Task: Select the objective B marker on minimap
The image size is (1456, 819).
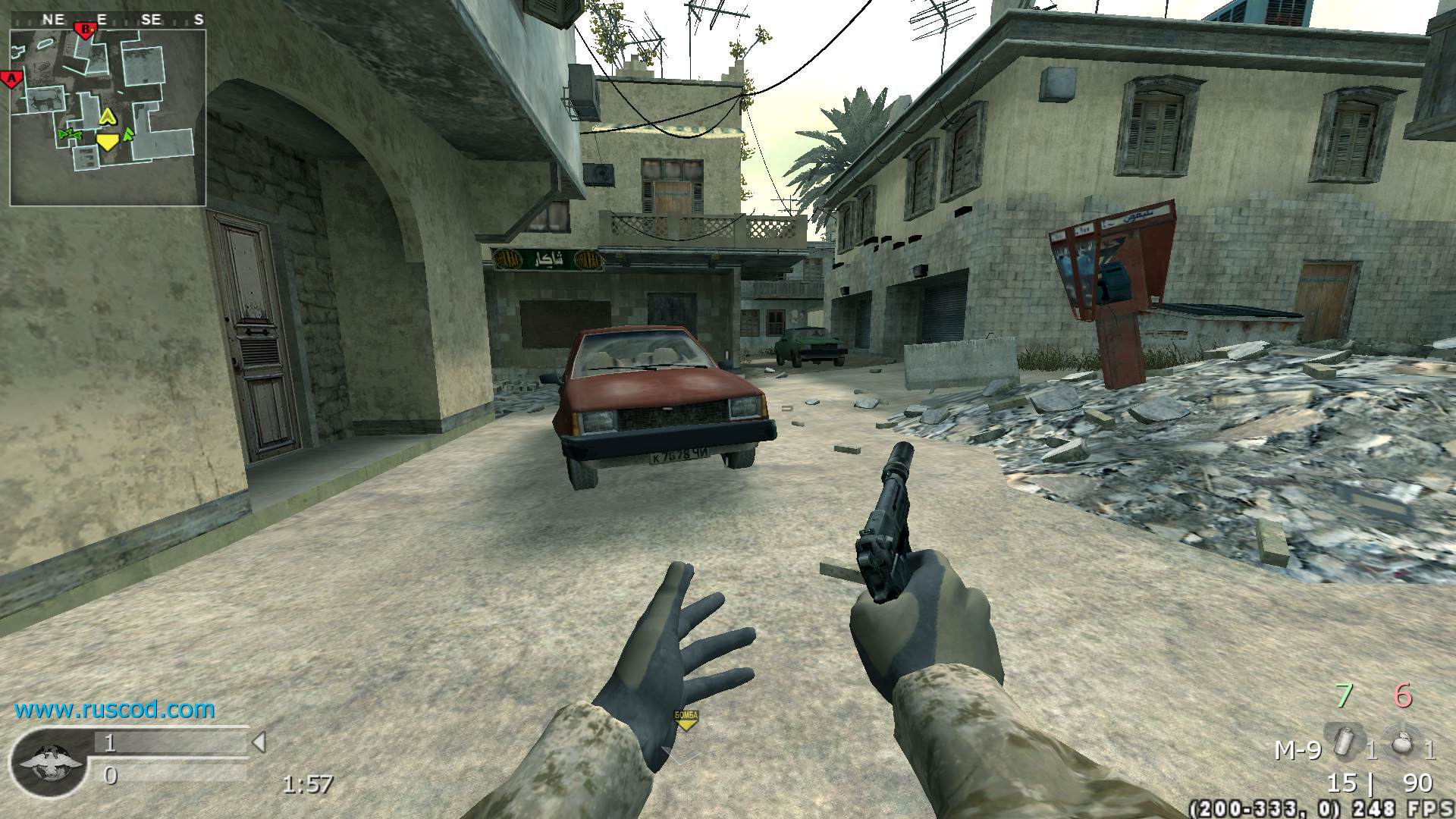Action: click(x=86, y=30)
